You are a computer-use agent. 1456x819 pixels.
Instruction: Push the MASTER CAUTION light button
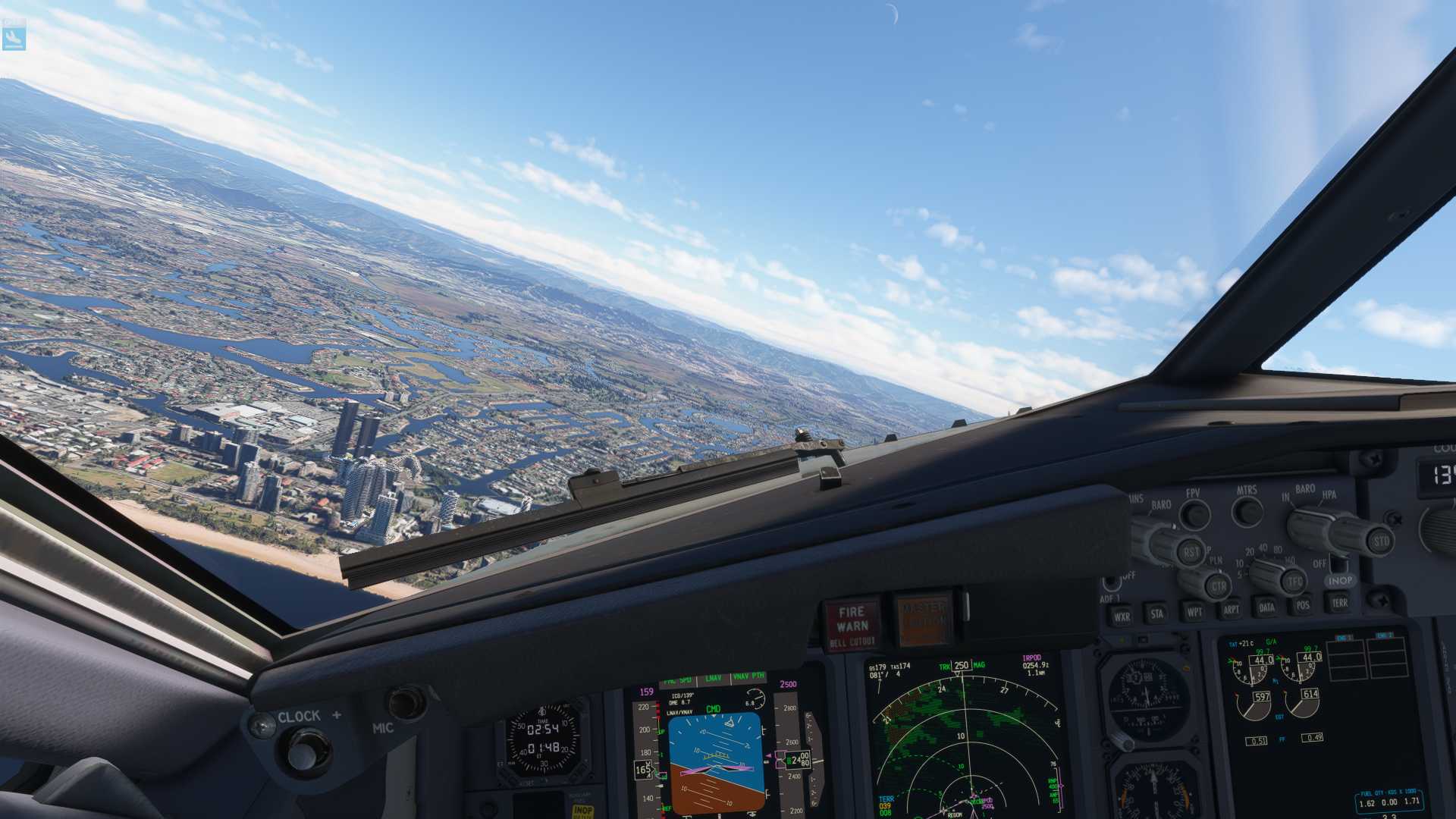pyautogui.click(x=923, y=620)
